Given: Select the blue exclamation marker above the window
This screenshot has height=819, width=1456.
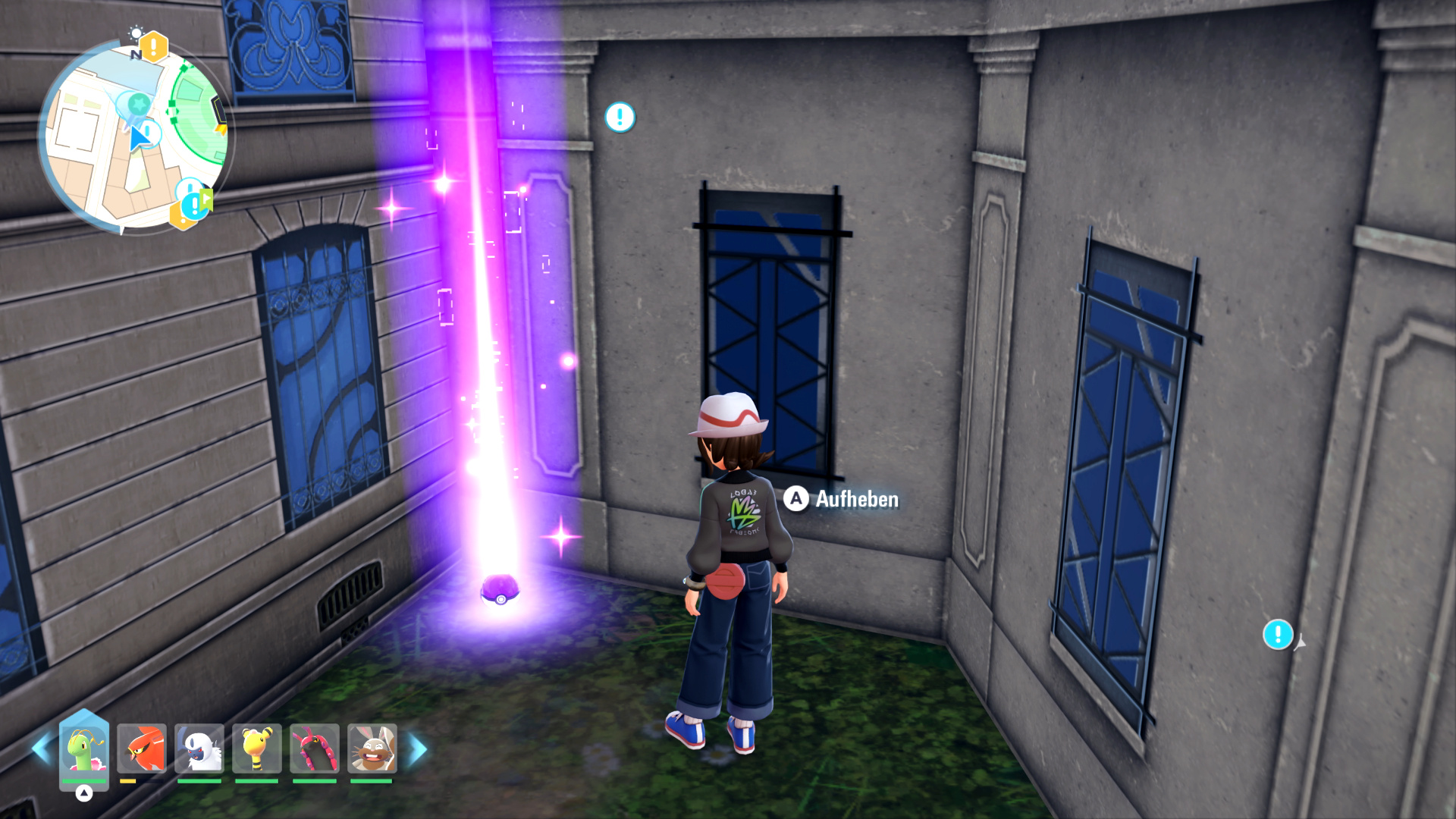Looking at the screenshot, I should 620,118.
